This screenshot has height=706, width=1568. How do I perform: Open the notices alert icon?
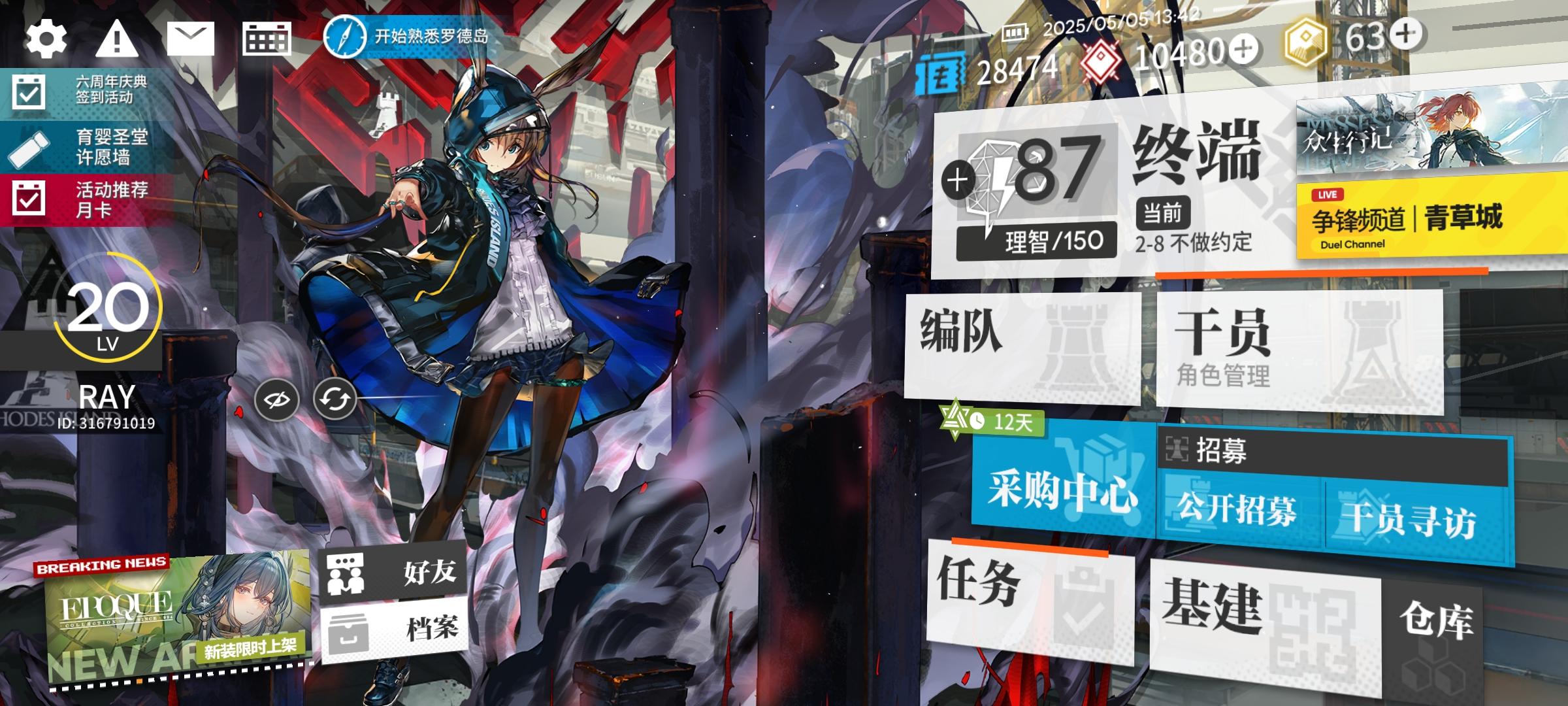point(116,41)
